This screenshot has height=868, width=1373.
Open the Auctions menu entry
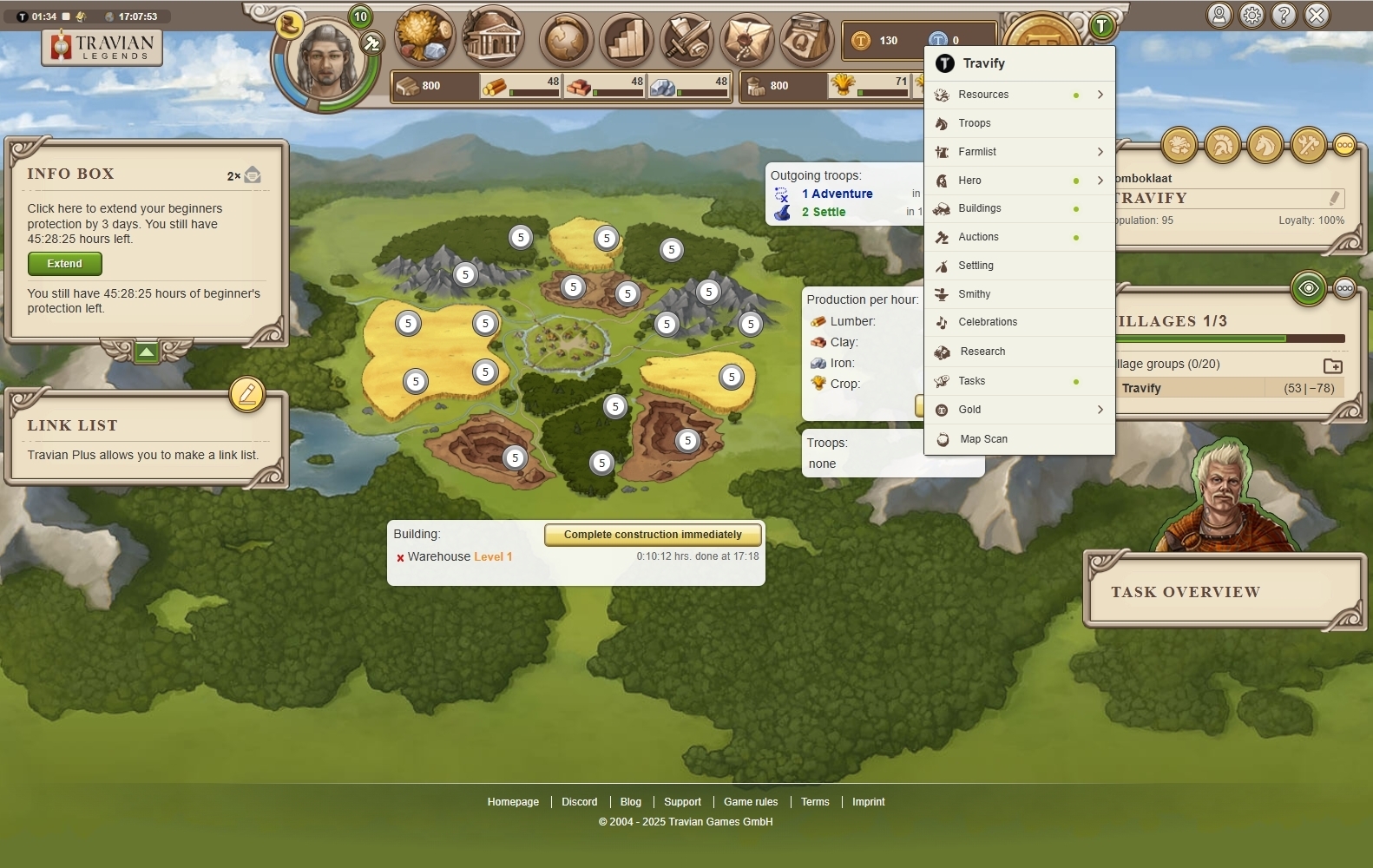978,237
